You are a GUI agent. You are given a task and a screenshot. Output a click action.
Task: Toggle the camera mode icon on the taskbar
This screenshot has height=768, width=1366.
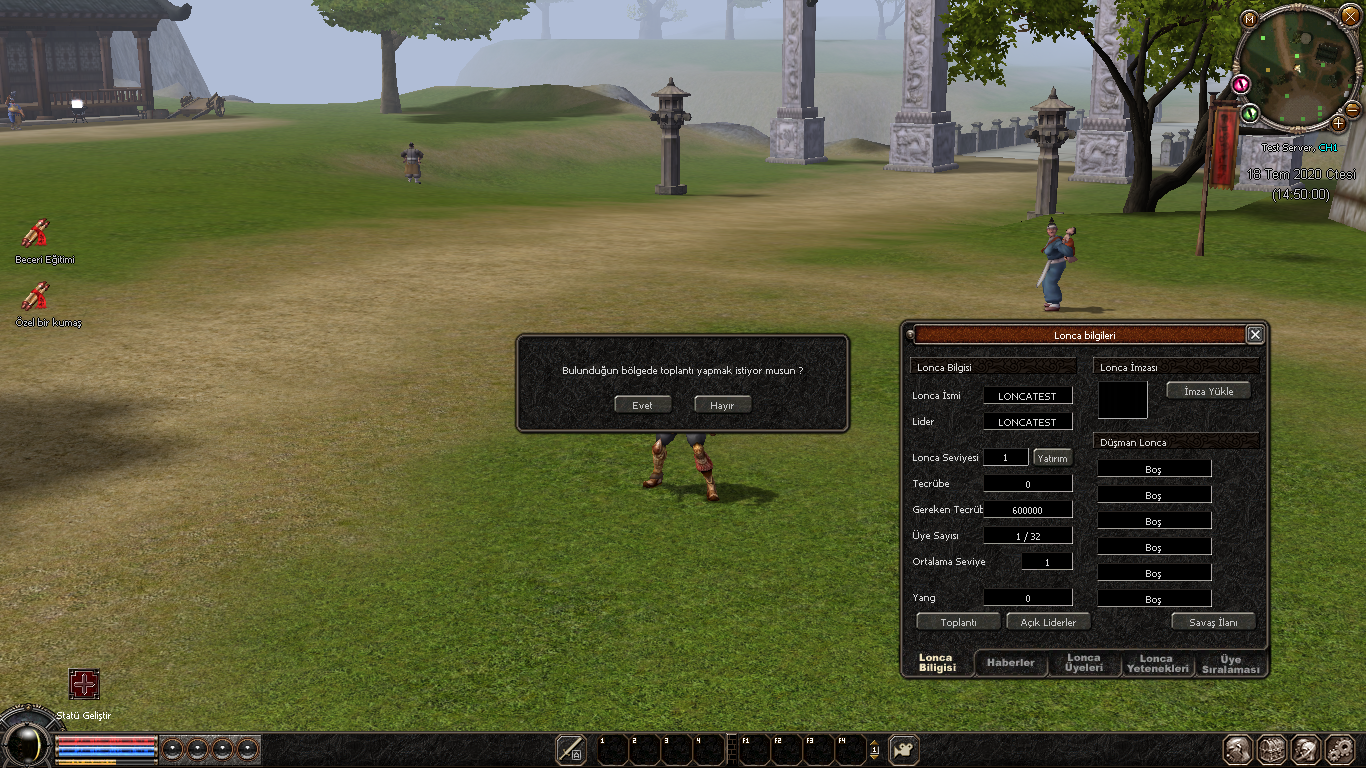tap(904, 750)
